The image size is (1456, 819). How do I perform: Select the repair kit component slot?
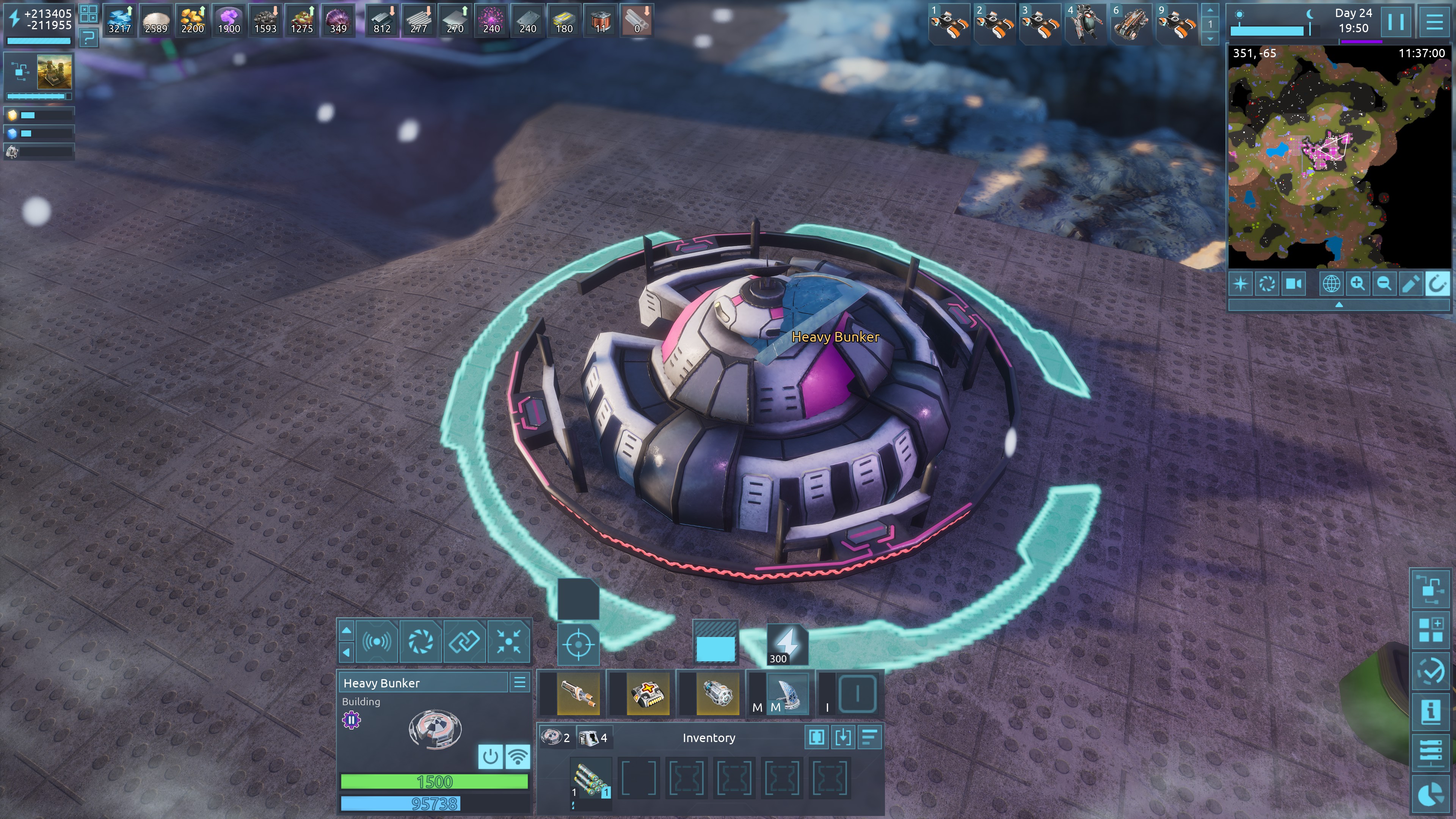(648, 693)
